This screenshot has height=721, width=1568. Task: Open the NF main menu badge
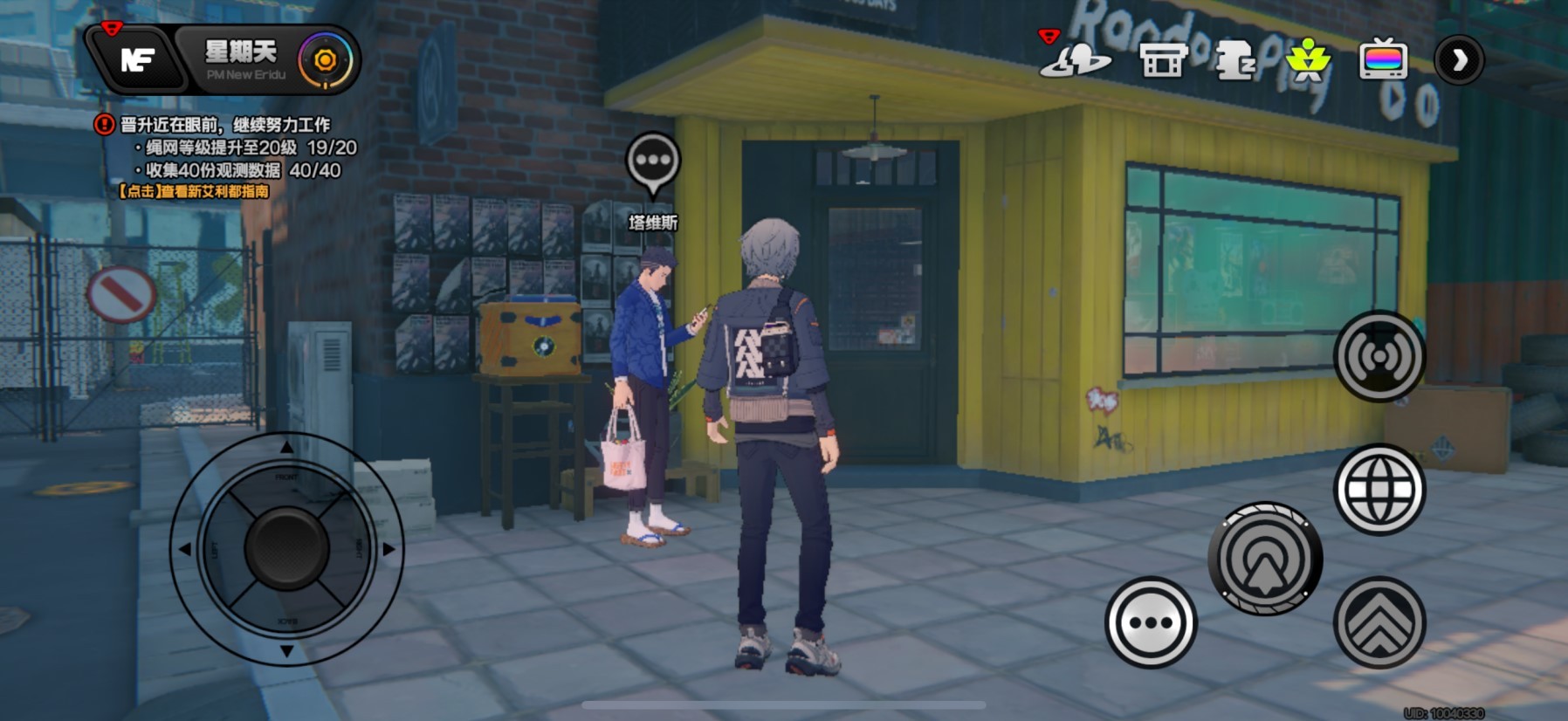(x=136, y=59)
